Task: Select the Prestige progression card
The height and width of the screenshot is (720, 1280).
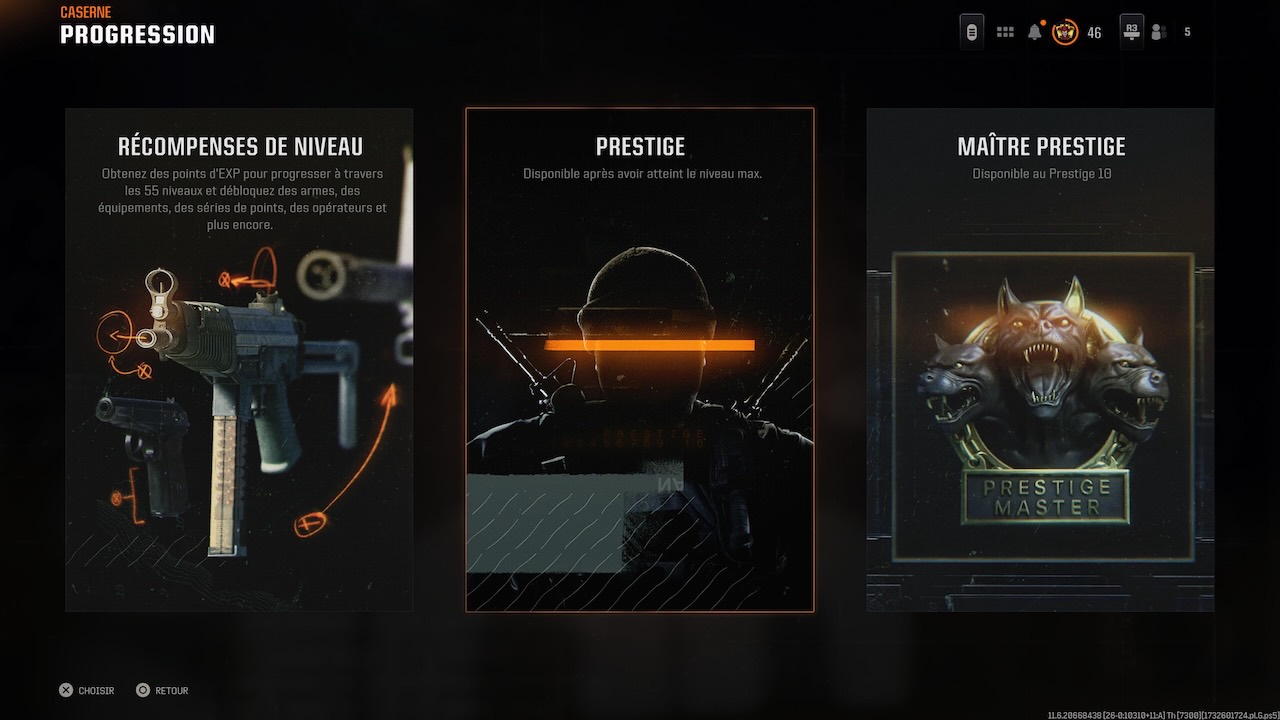Action: (640, 360)
